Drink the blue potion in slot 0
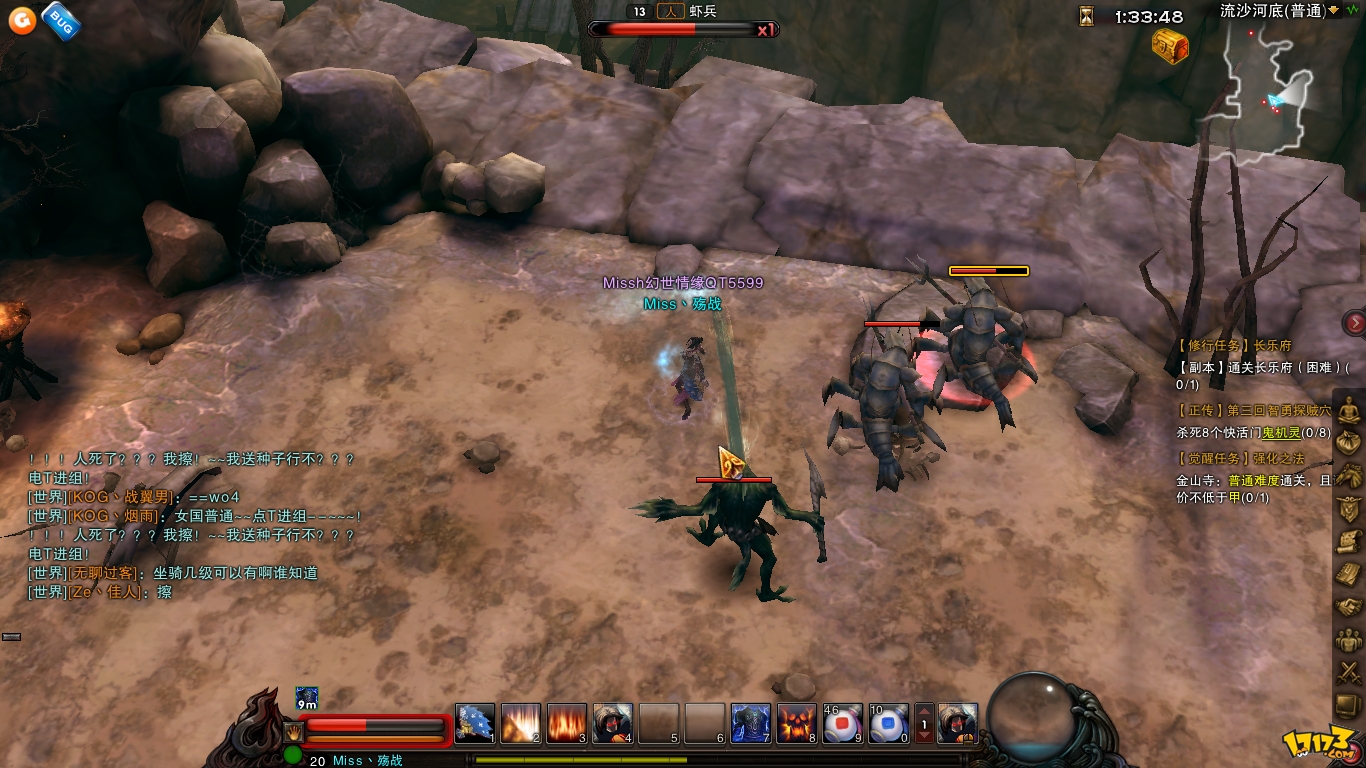Screen dimensions: 1366x768 [889, 723]
